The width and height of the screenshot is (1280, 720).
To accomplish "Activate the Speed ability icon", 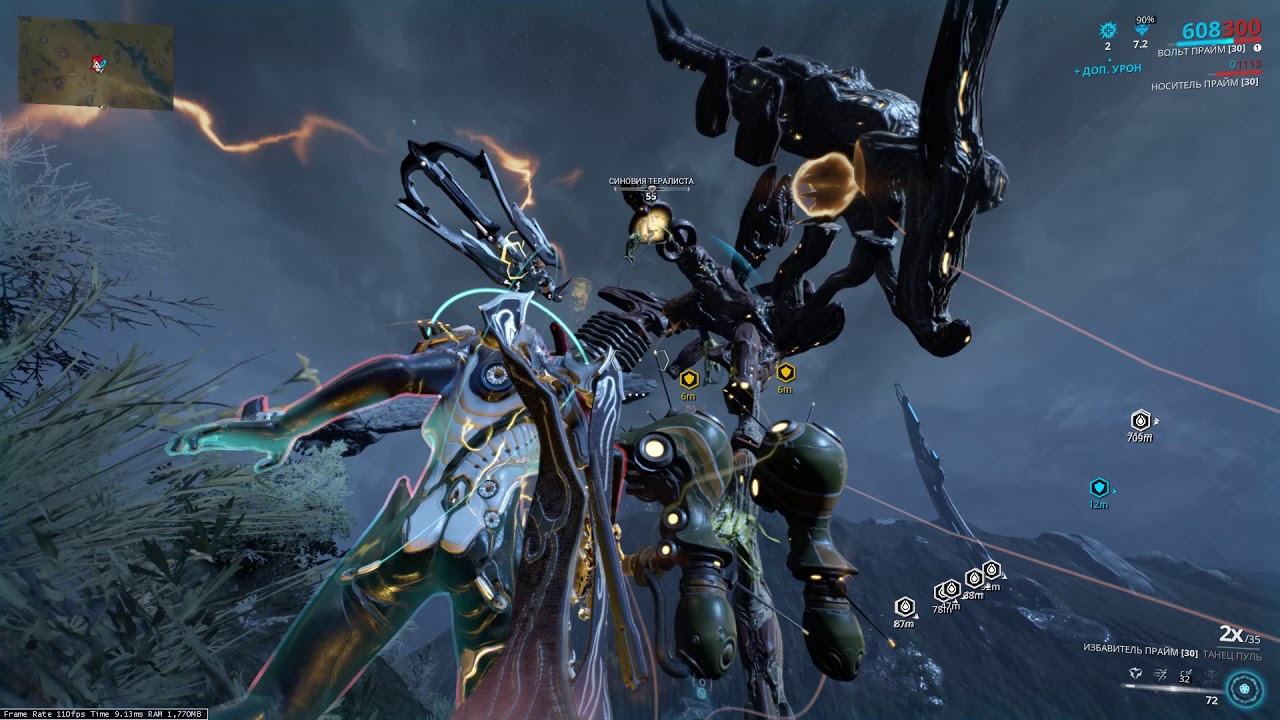I will click(1160, 675).
